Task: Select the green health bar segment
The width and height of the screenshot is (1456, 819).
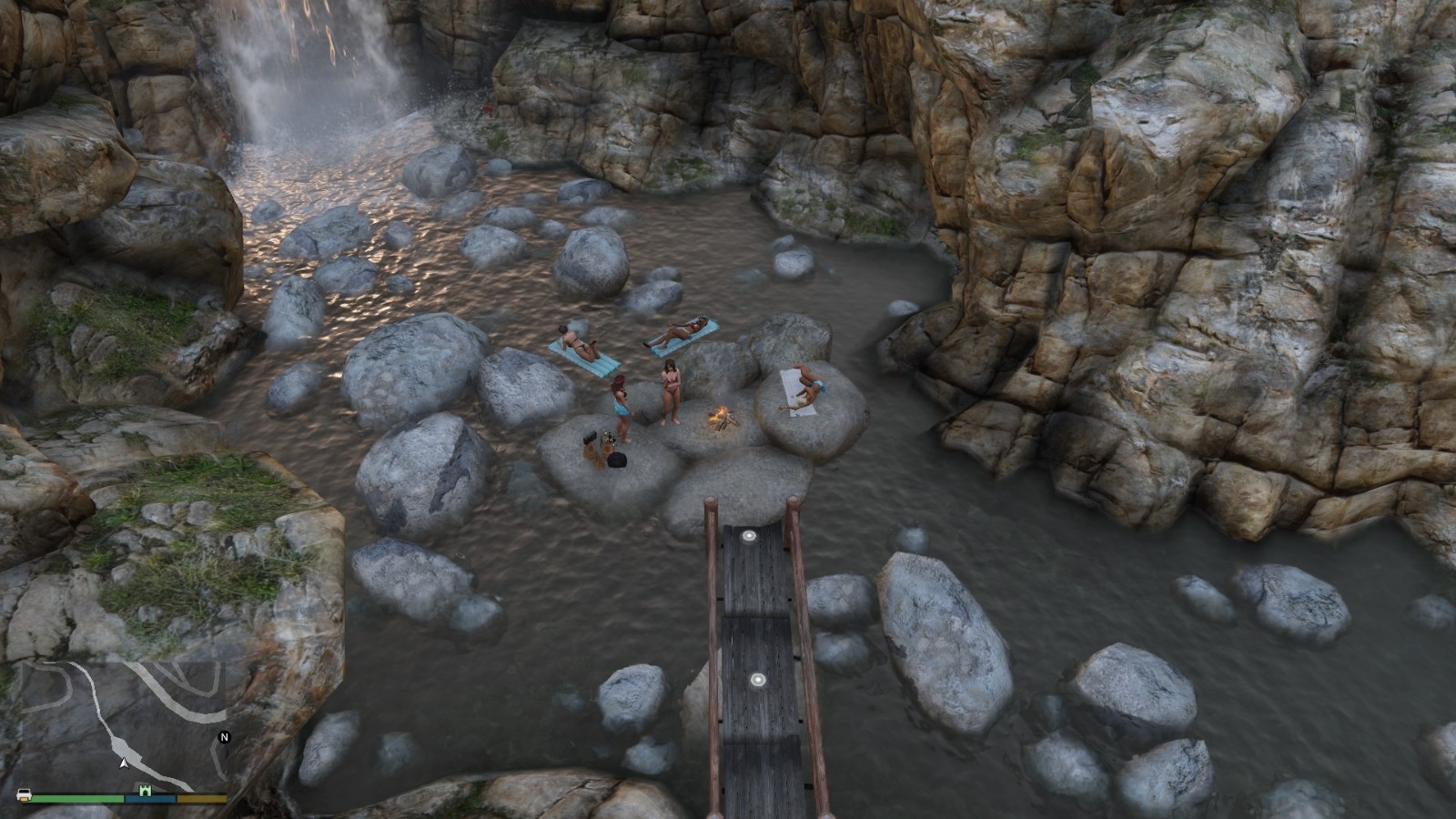Action: (x=77, y=799)
